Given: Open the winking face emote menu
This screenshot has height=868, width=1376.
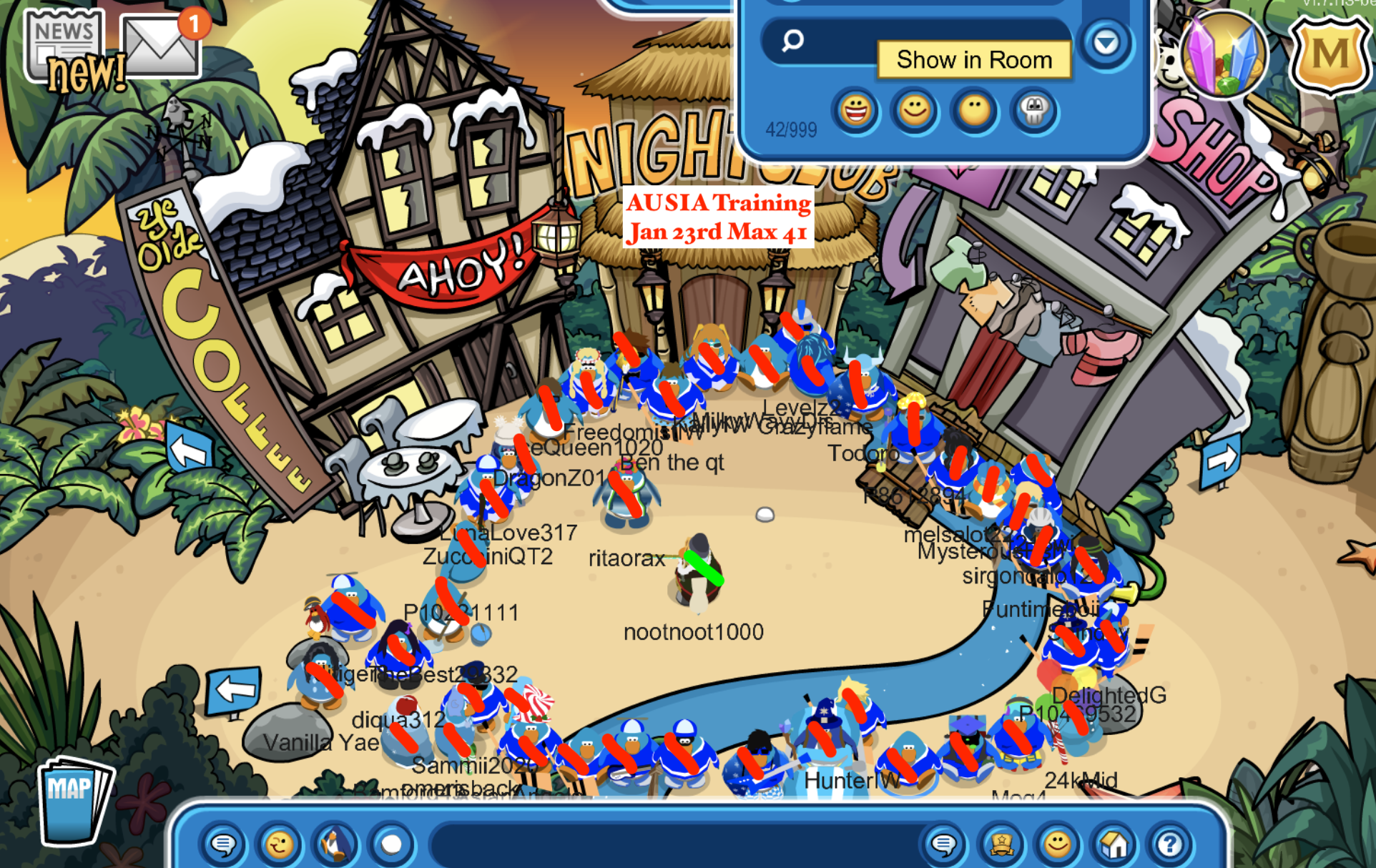Looking at the screenshot, I should (x=279, y=845).
